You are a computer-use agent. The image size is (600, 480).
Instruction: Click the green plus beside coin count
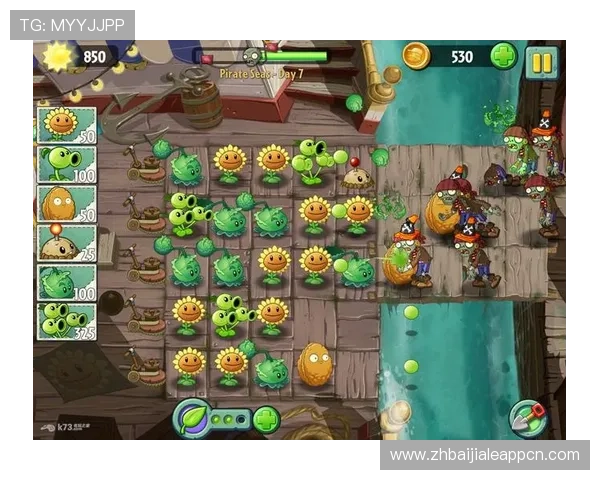tap(504, 56)
